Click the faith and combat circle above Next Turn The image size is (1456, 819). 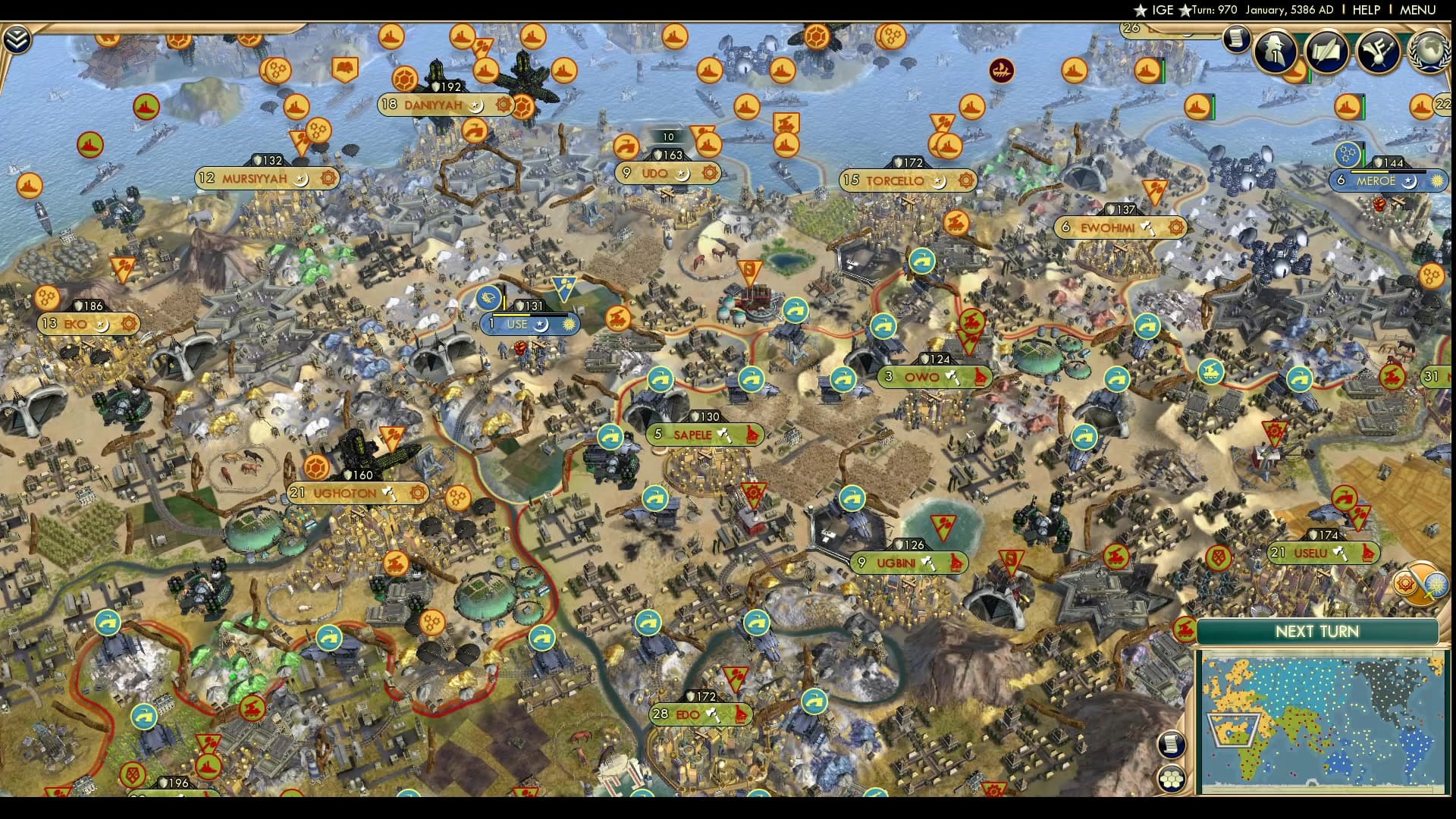click(1420, 583)
